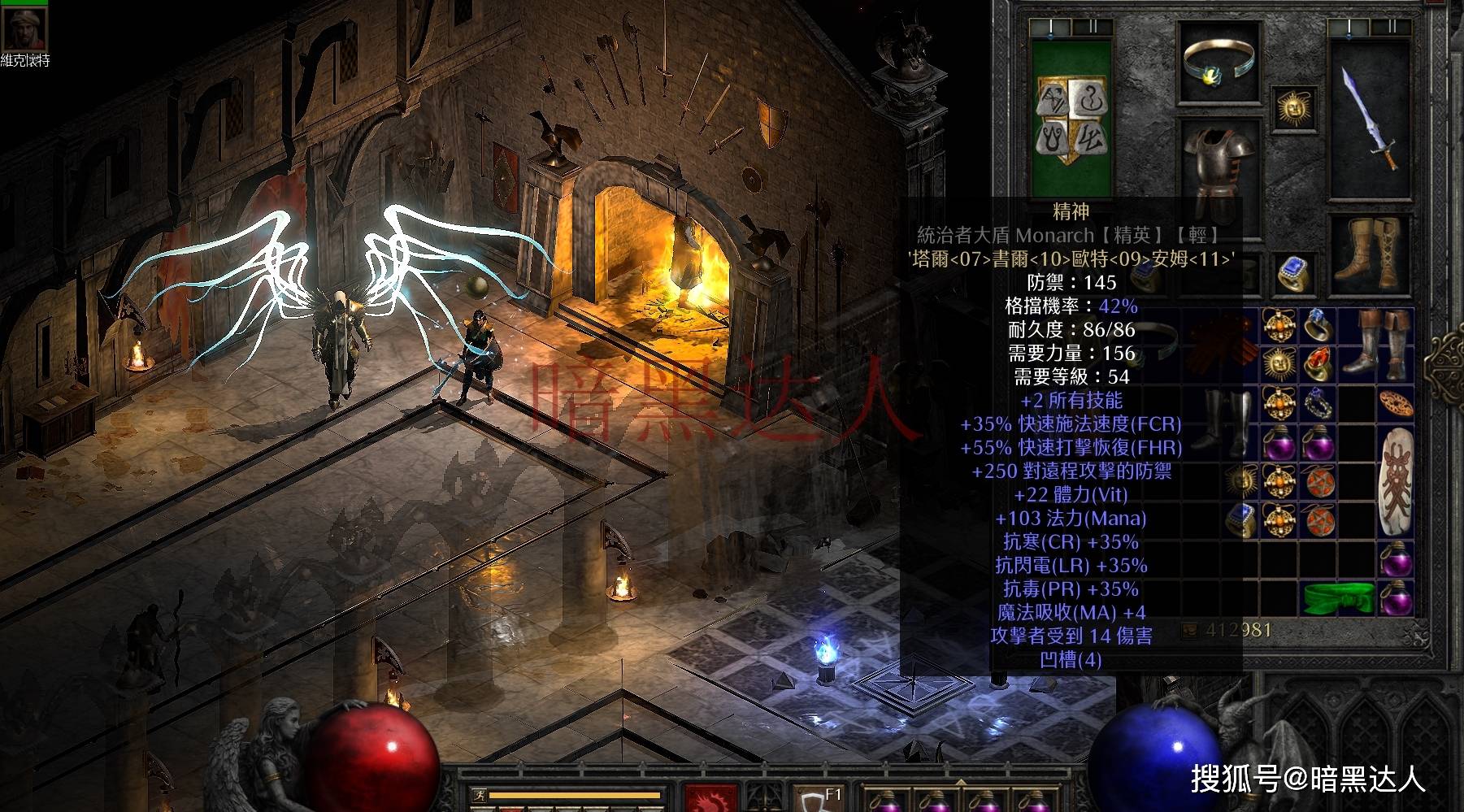The image size is (1464, 812).
Task: Pick up the equipped circlet from the helm slot
Action: click(1218, 62)
